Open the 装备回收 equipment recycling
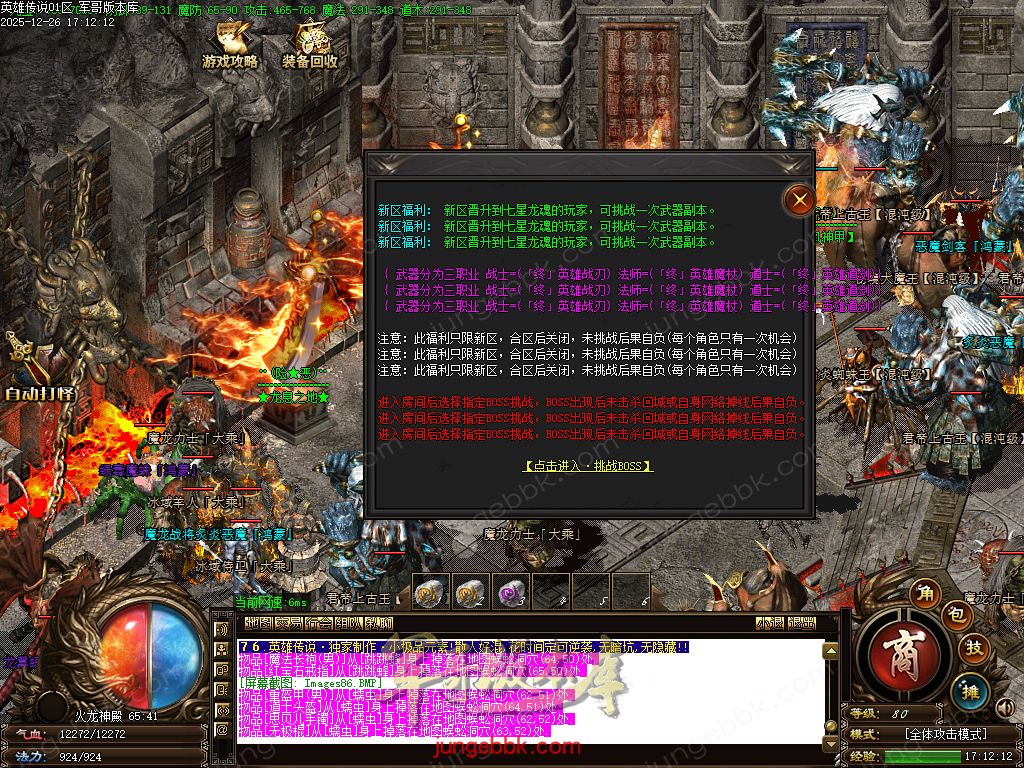 310,47
